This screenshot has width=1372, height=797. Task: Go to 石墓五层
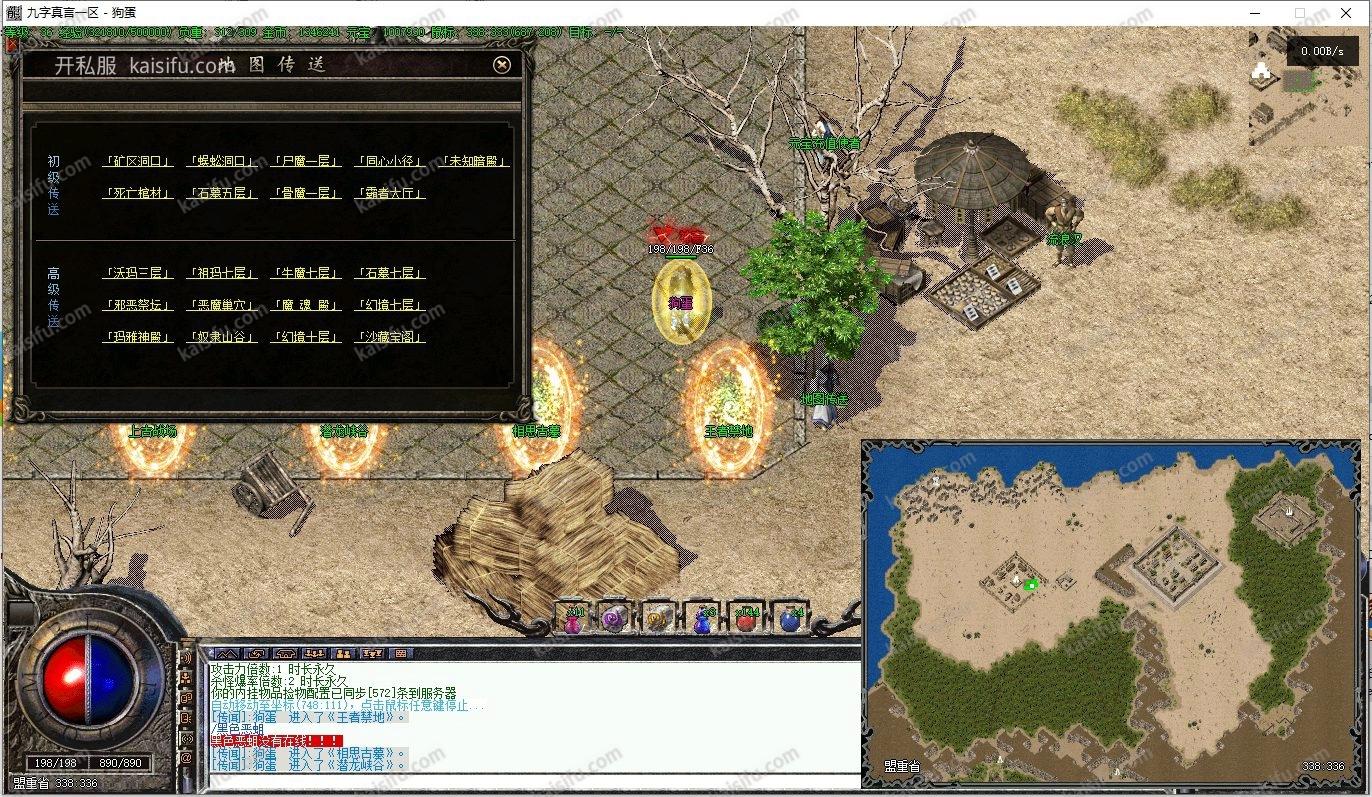pyautogui.click(x=222, y=193)
